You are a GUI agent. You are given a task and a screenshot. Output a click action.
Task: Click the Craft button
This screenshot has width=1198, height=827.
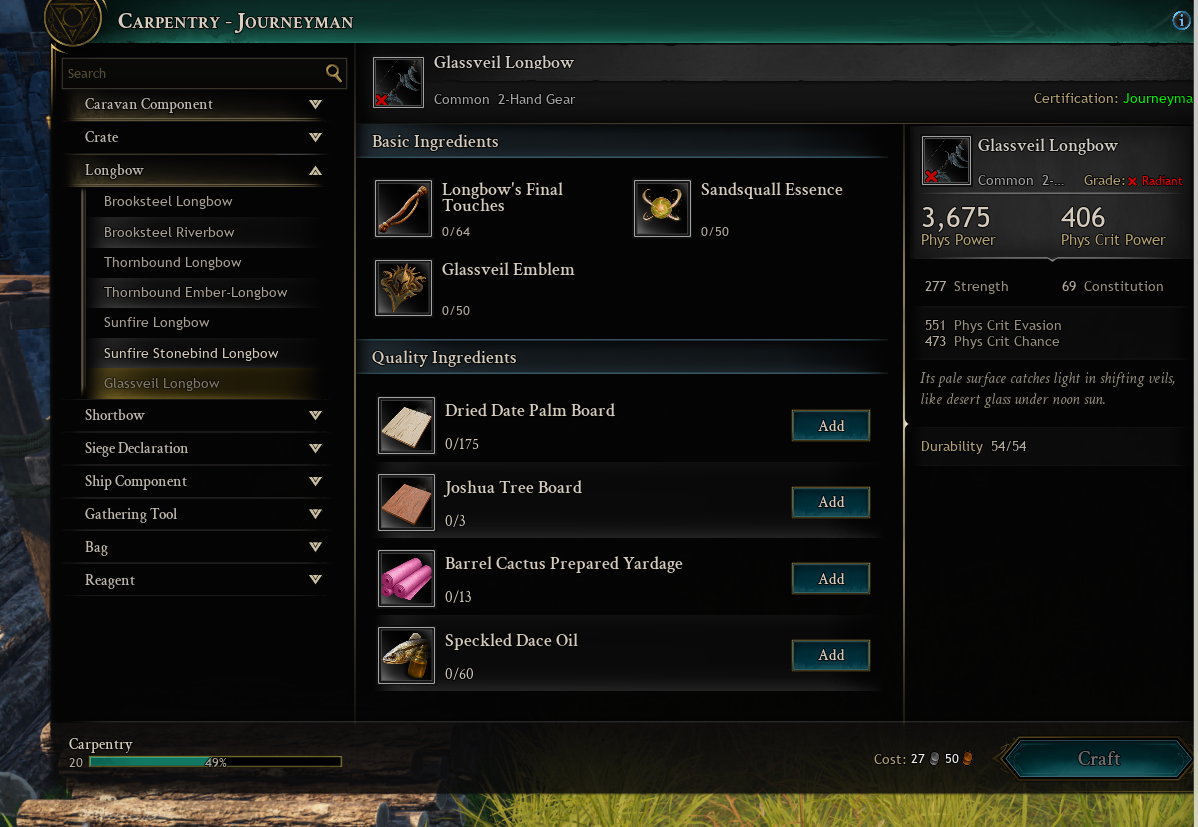coord(1098,759)
